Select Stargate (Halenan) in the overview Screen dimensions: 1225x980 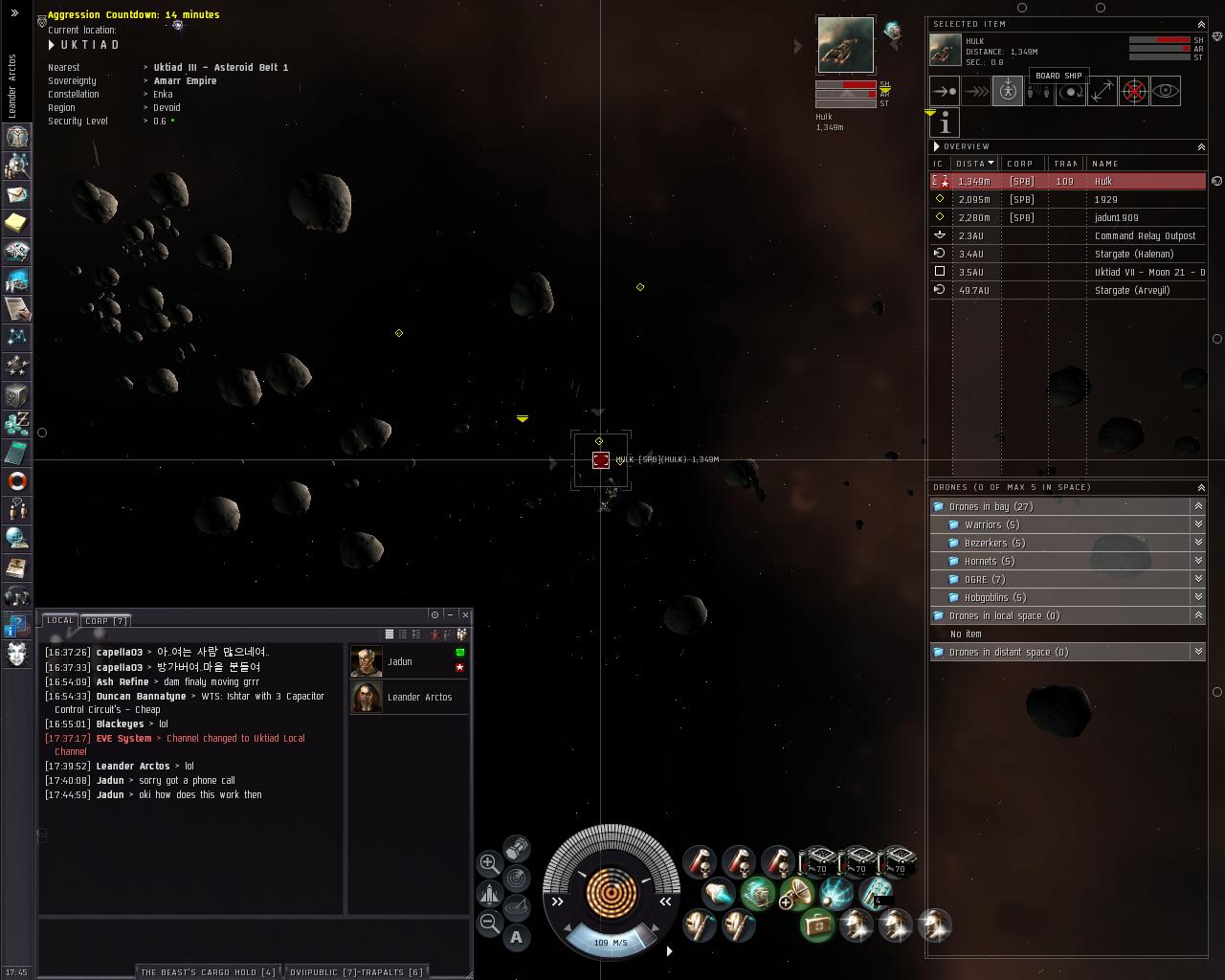tap(1133, 254)
